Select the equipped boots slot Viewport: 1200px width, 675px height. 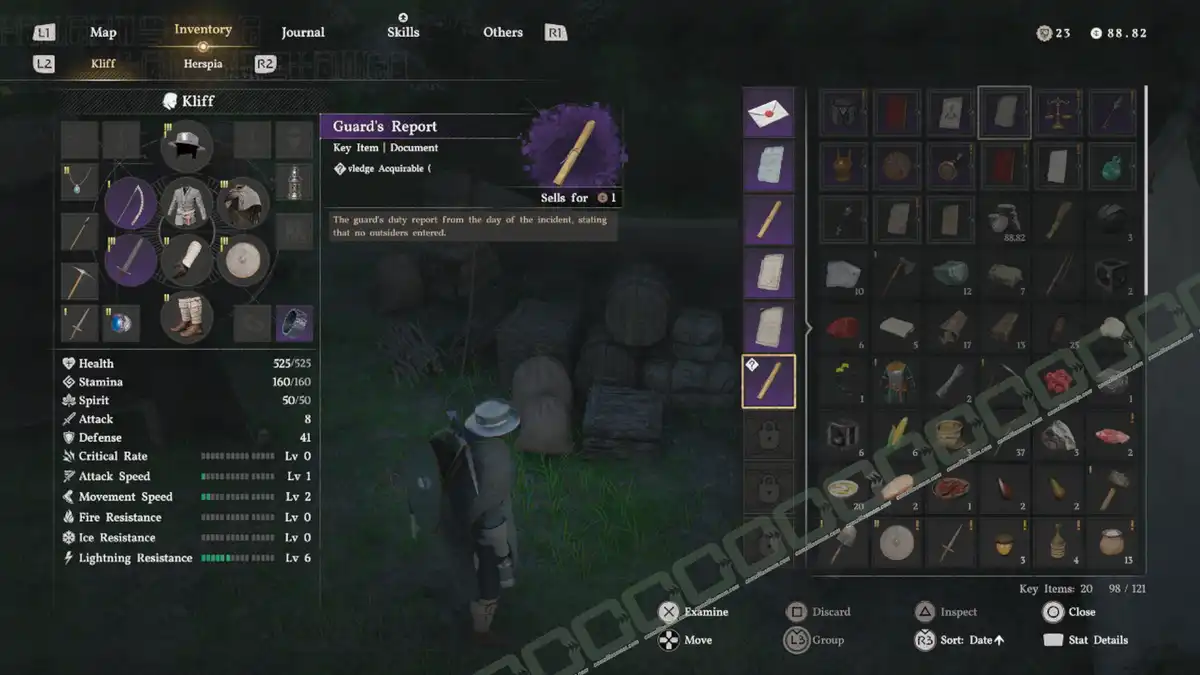point(186,314)
